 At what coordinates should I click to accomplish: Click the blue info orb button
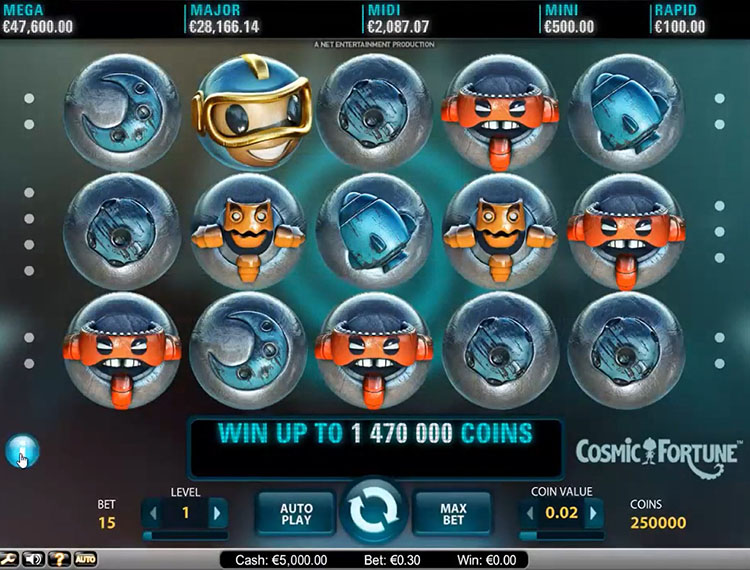pyautogui.click(x=20, y=452)
